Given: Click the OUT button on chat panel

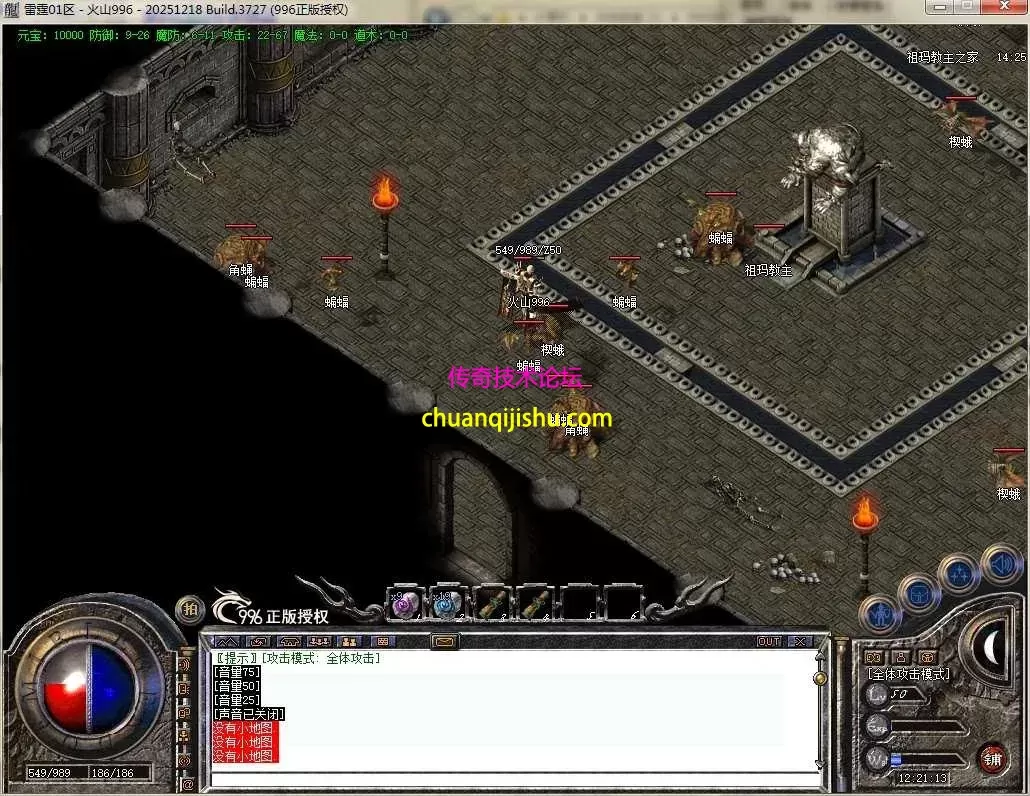Looking at the screenshot, I should tap(768, 641).
